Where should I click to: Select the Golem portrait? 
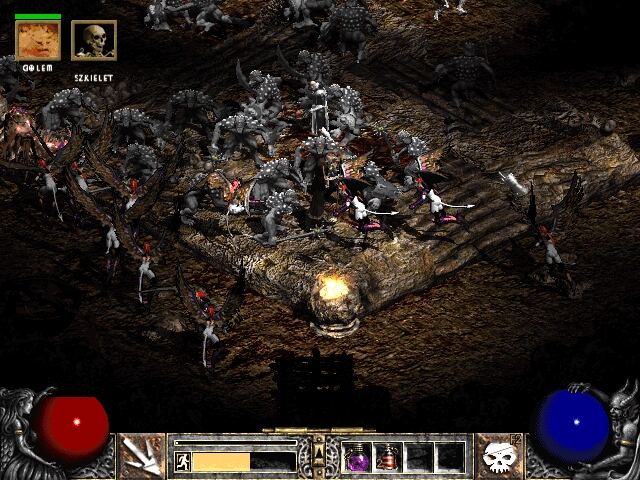pyautogui.click(x=39, y=40)
